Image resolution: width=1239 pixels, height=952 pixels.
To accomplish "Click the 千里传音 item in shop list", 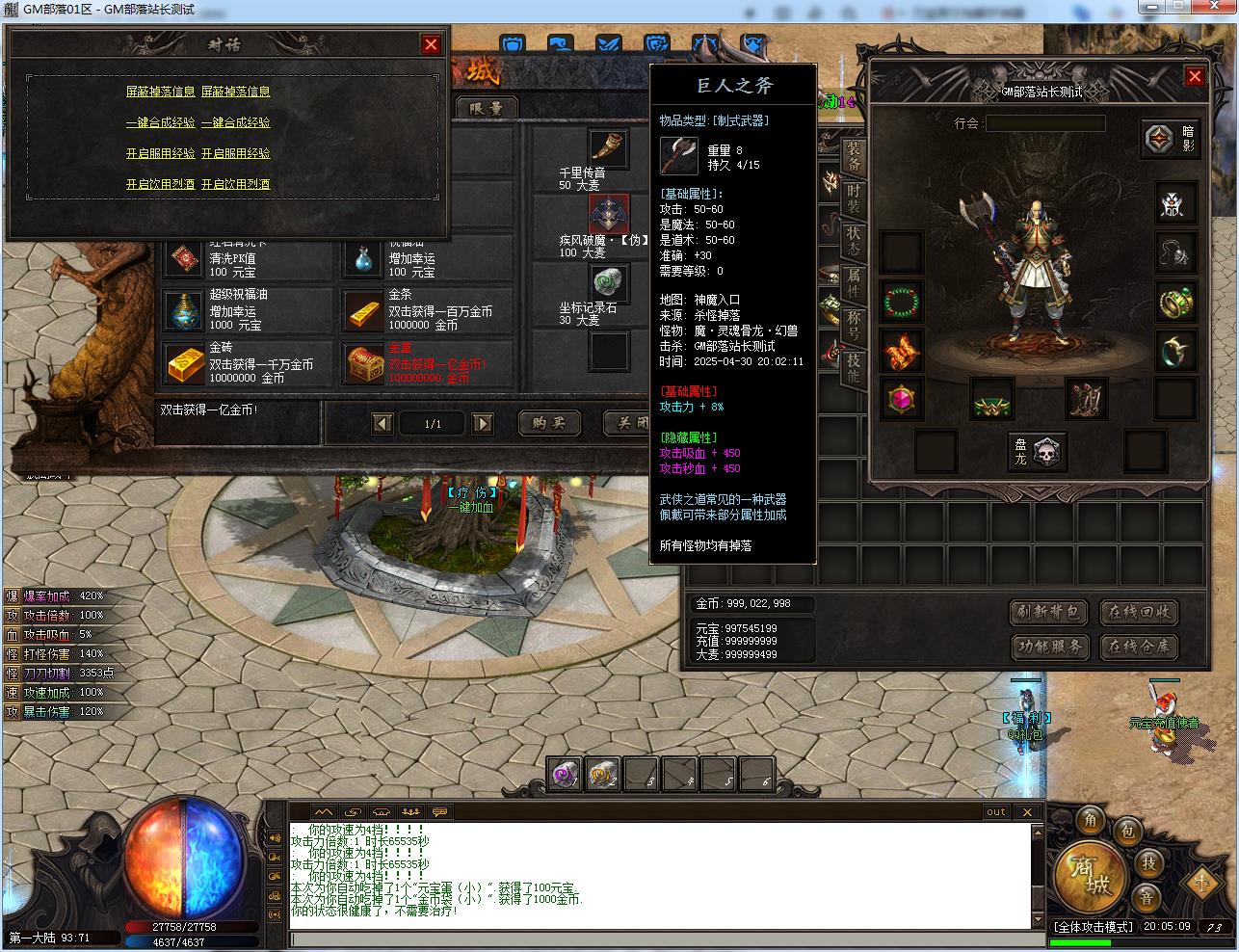I will pos(610,149).
